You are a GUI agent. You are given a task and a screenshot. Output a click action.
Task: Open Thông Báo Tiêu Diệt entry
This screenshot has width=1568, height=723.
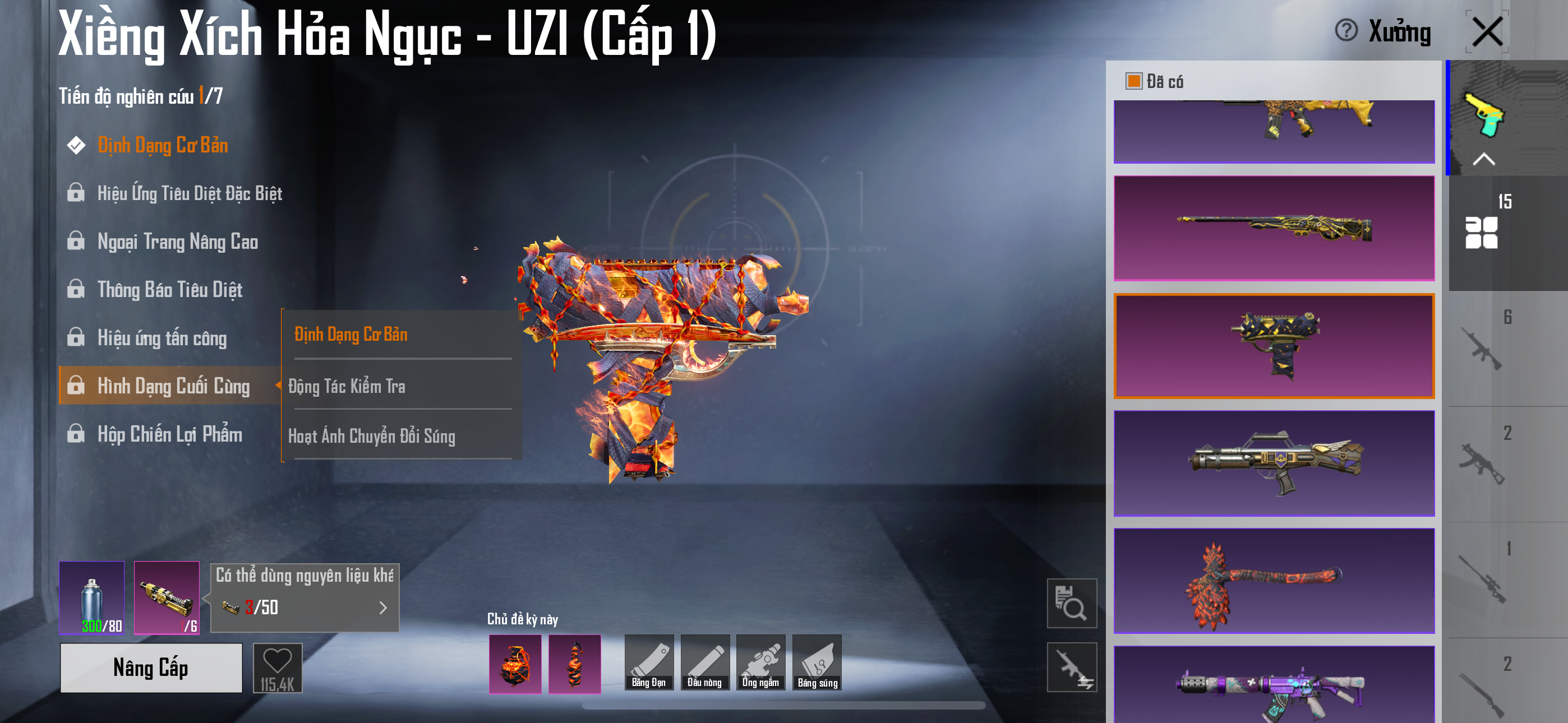(x=169, y=290)
